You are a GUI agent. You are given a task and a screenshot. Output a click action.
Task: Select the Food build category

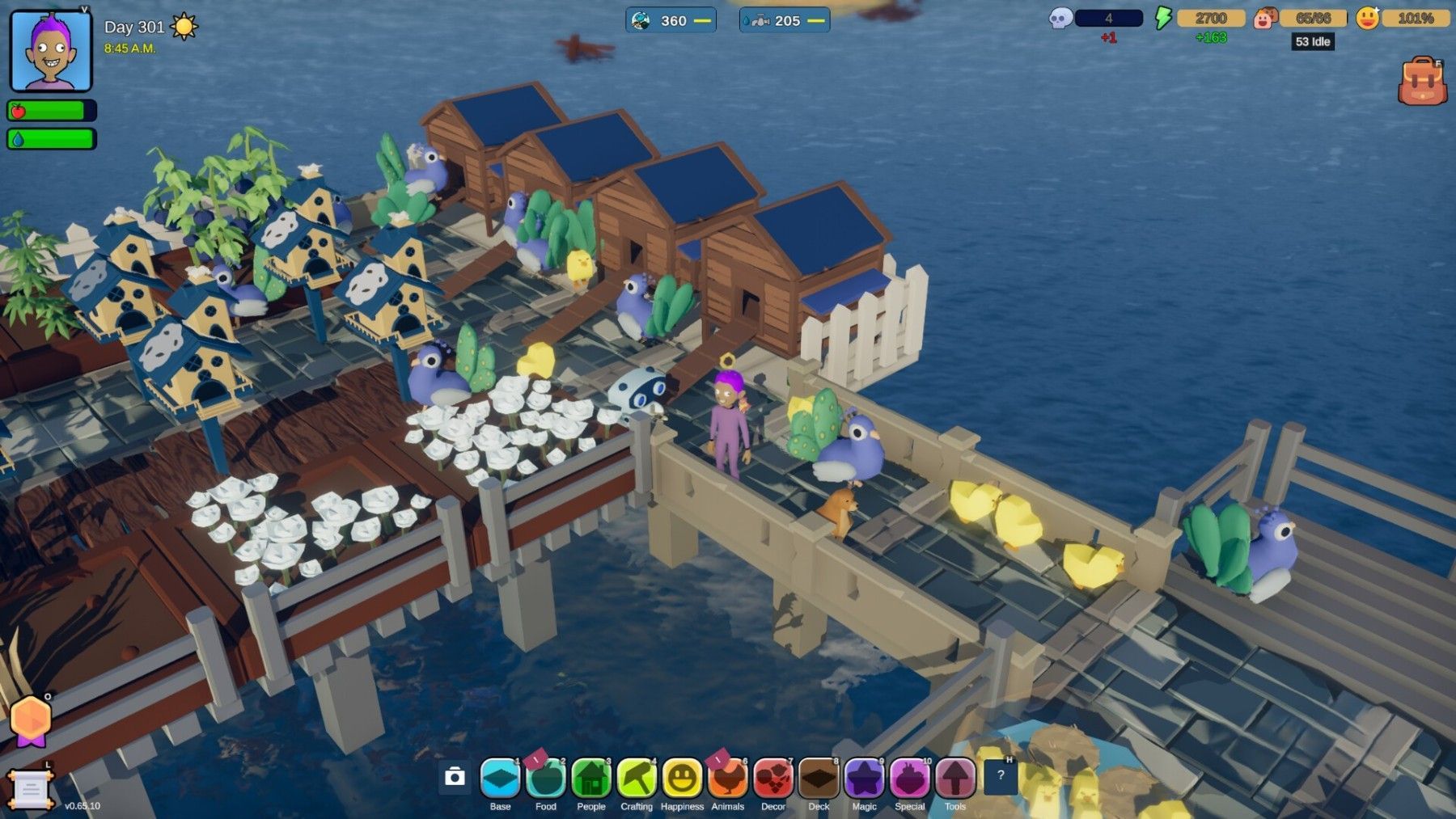point(546,779)
